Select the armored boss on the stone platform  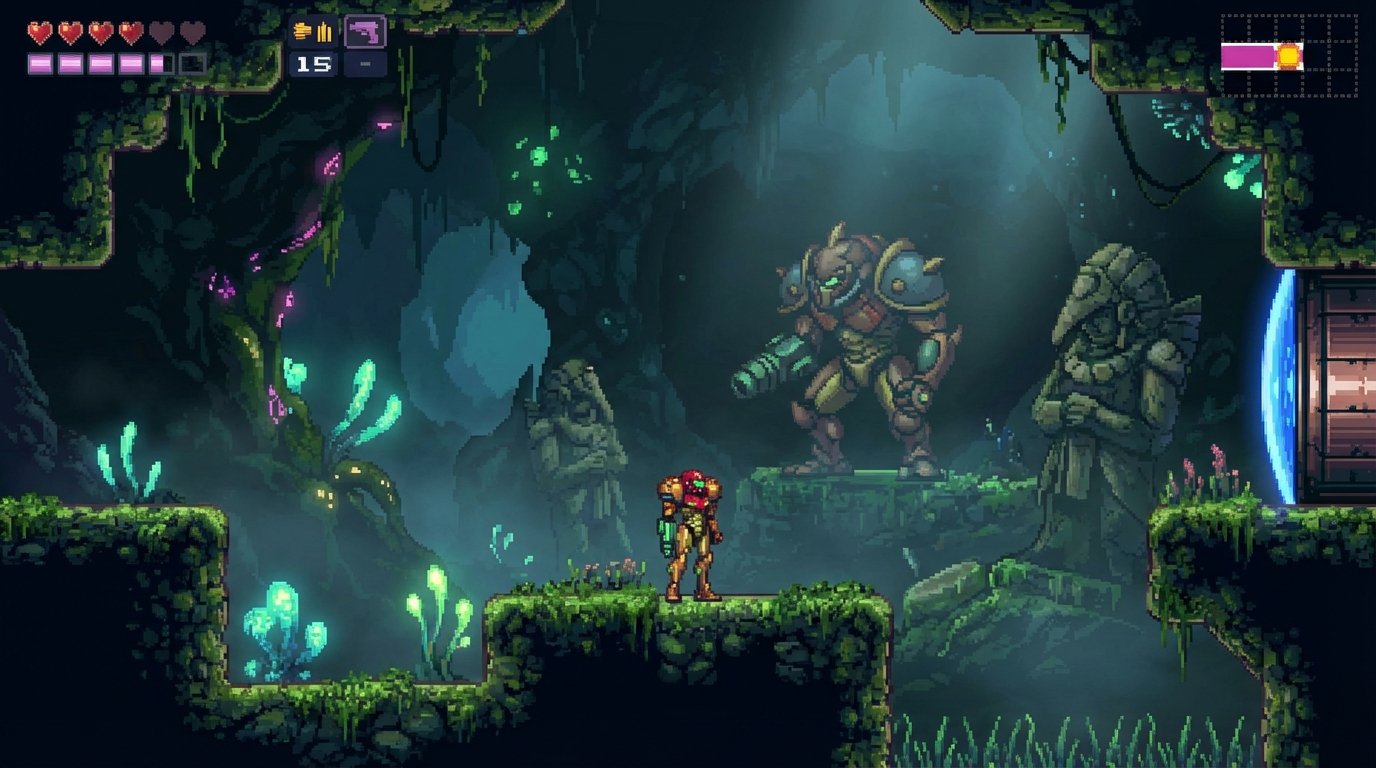coord(860,350)
